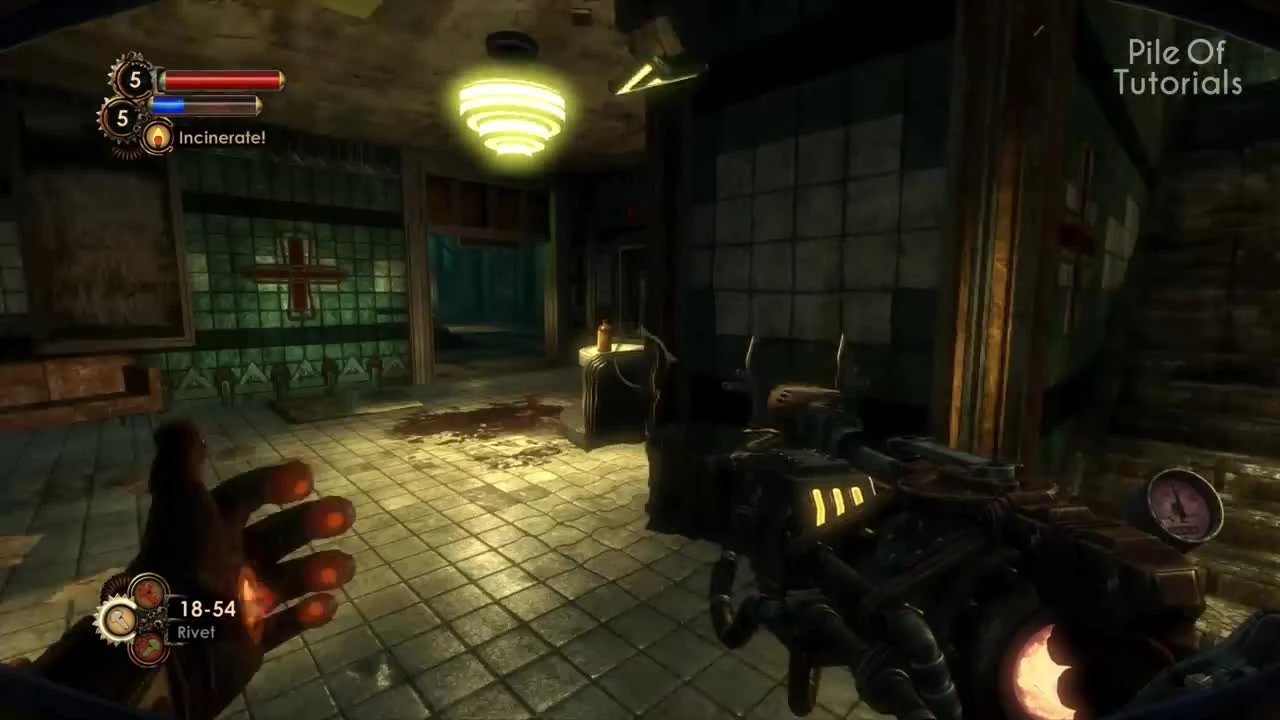The image size is (1280, 720).
Task: Click the Rivet ammo type label
Action: [196, 631]
